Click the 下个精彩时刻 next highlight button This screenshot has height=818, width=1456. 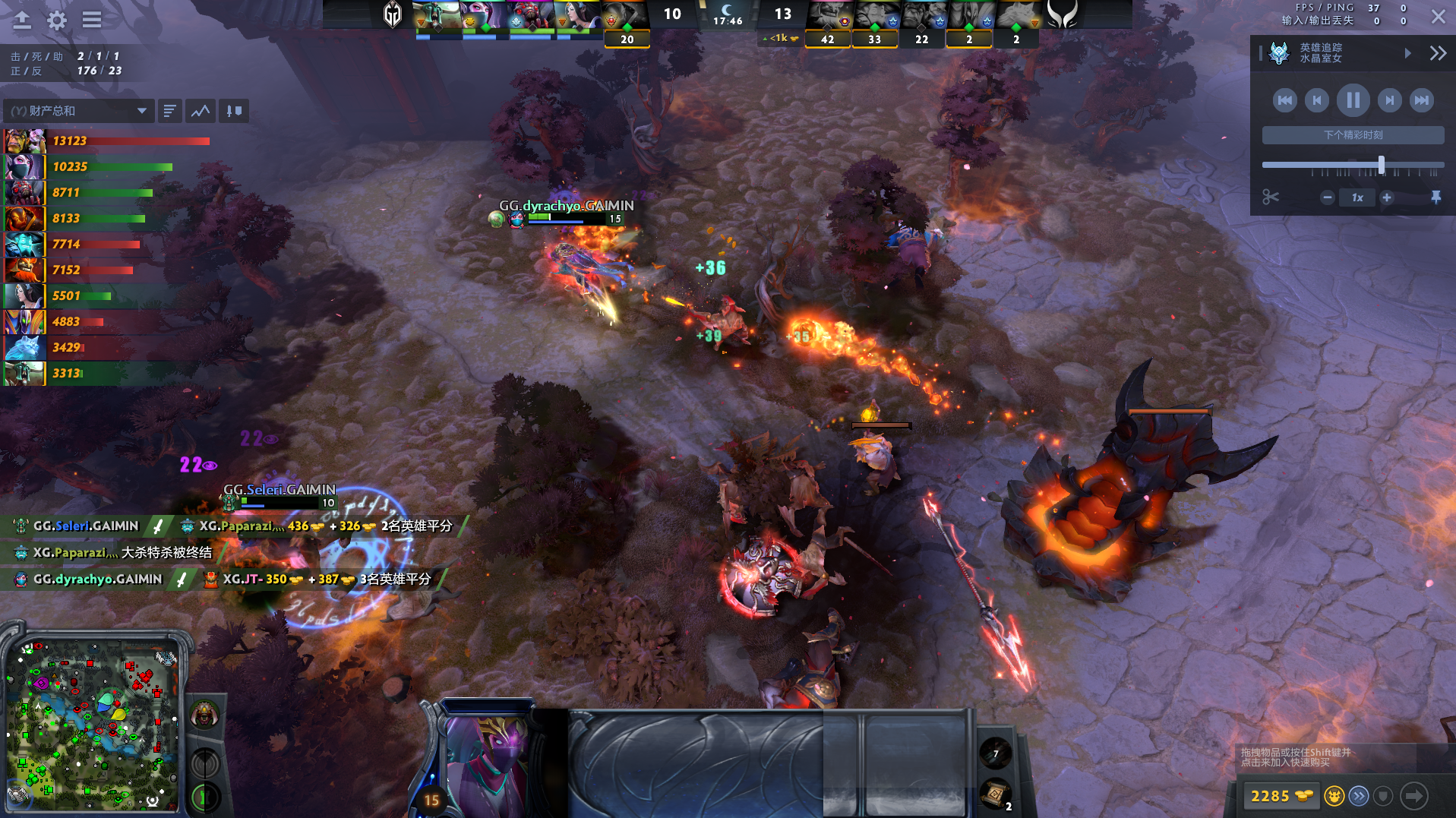click(1353, 135)
